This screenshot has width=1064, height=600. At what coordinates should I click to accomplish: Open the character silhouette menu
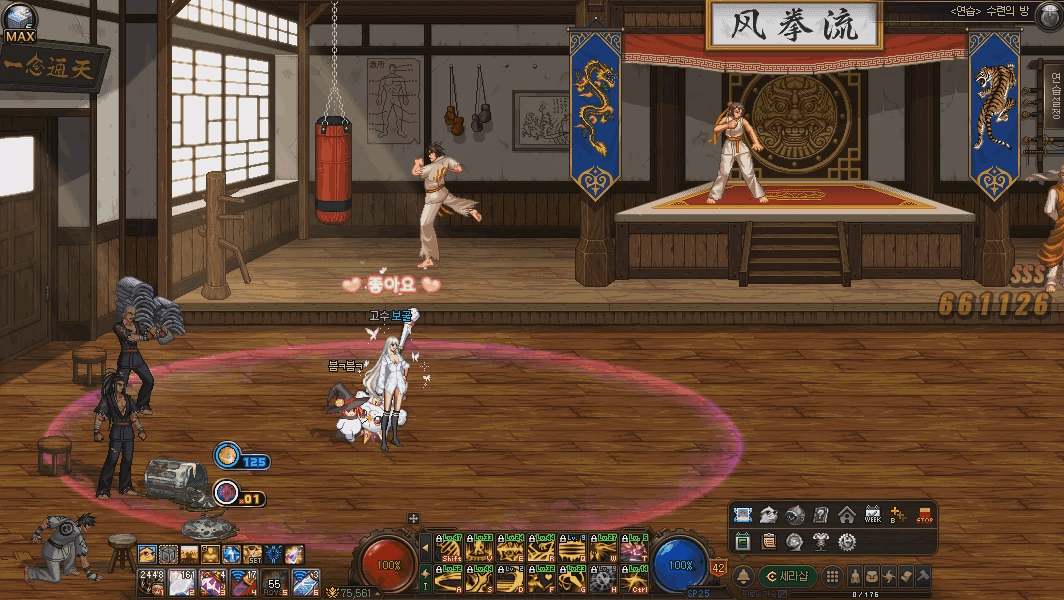857,577
